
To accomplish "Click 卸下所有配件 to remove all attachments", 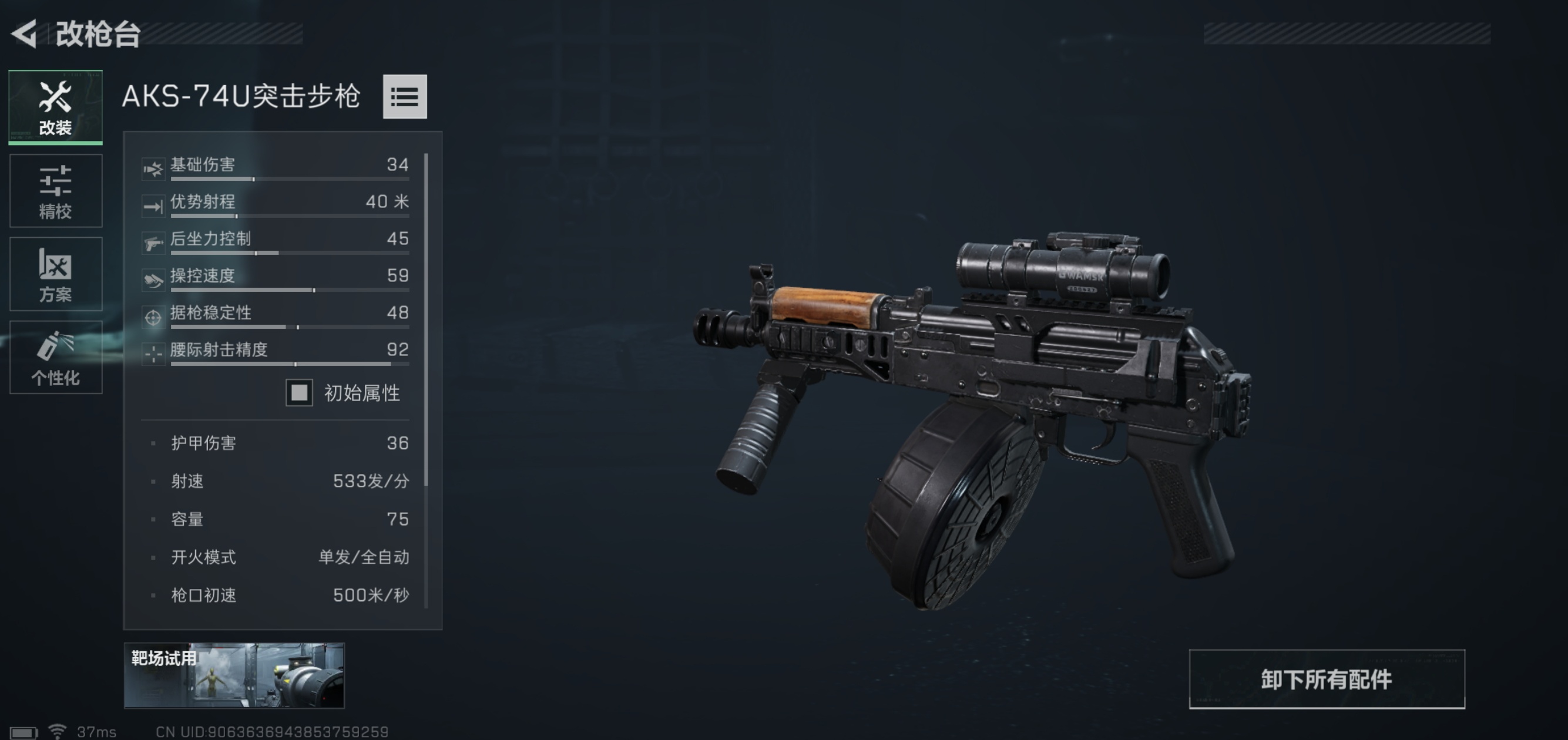I will pyautogui.click(x=1327, y=679).
